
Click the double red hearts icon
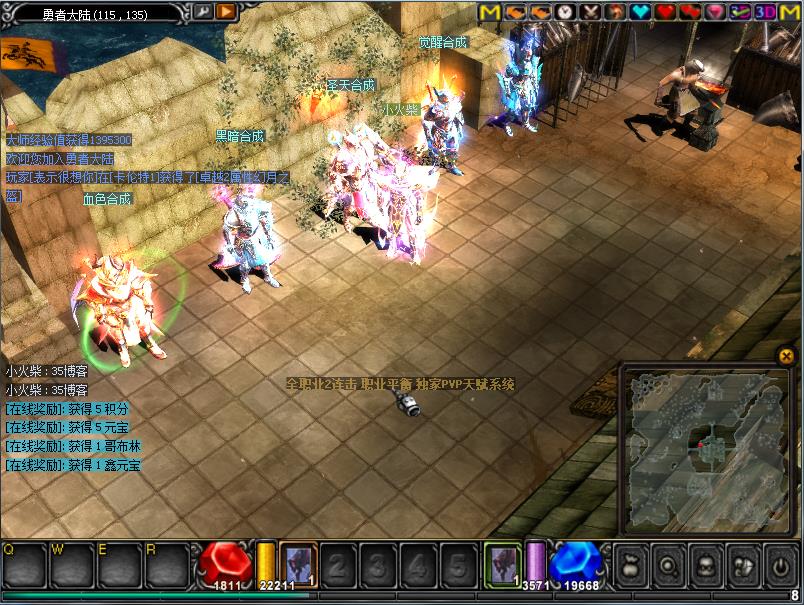pyautogui.click(x=690, y=12)
